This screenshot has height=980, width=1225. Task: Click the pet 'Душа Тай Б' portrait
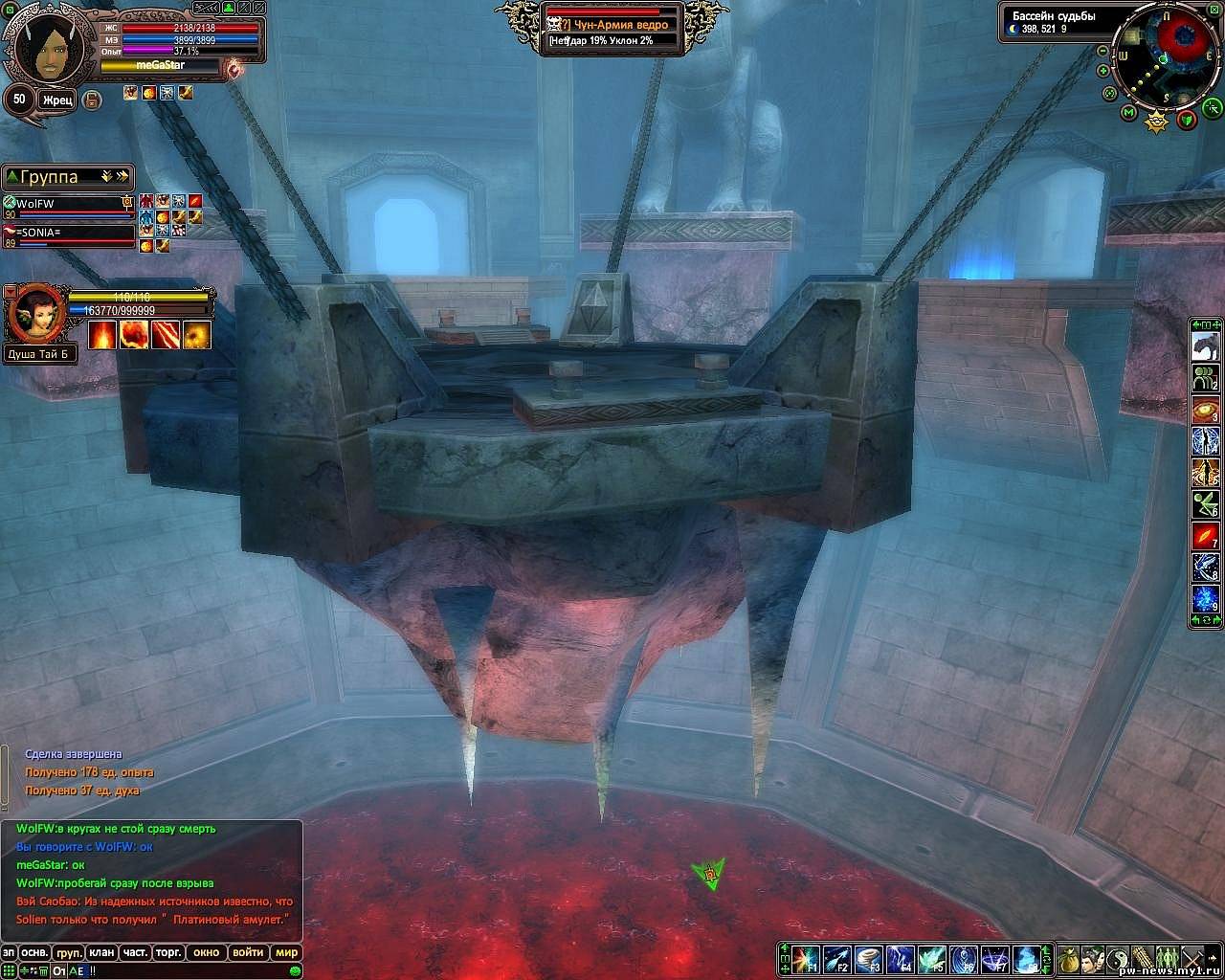pos(35,313)
